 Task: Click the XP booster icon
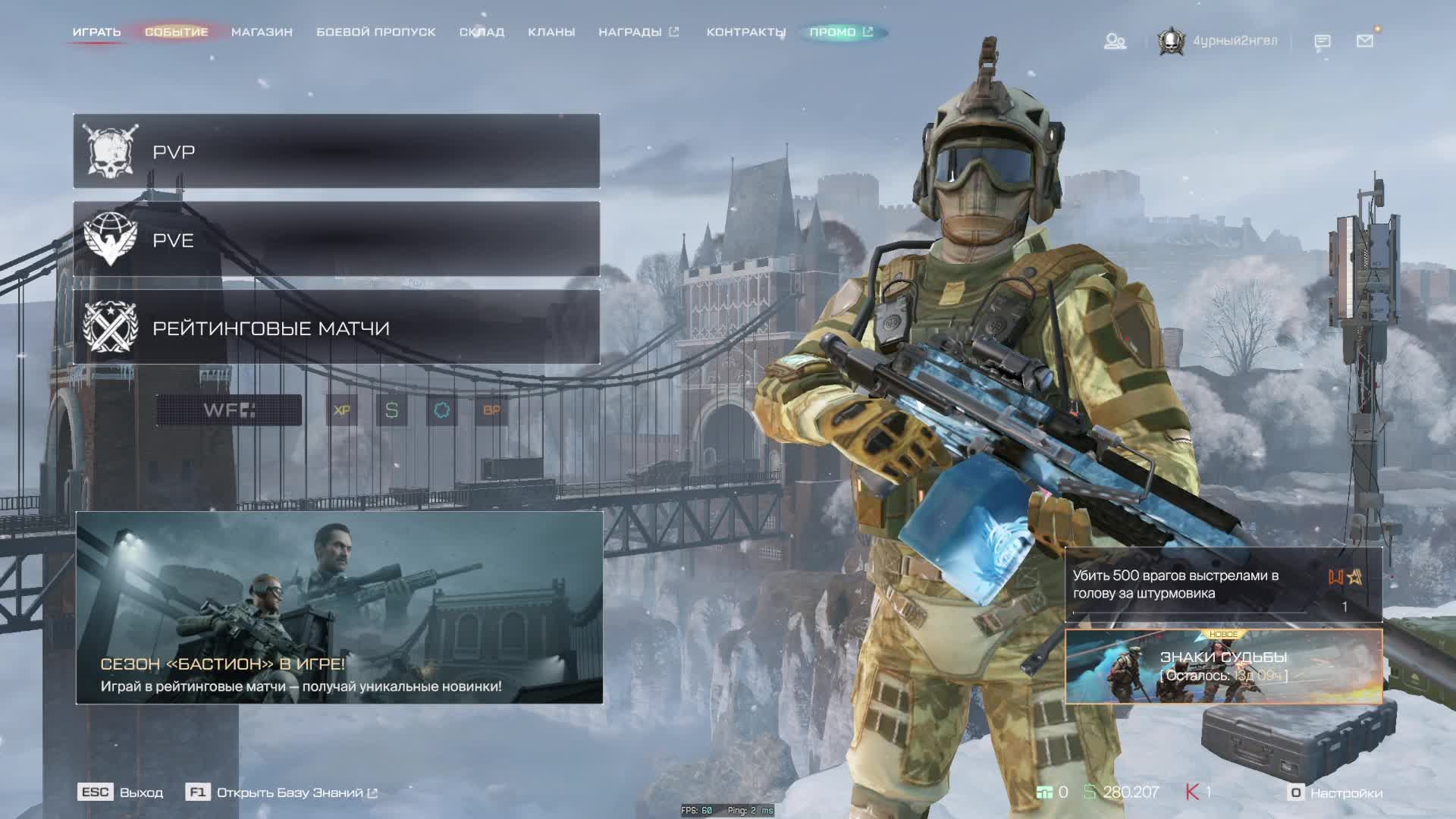(342, 410)
